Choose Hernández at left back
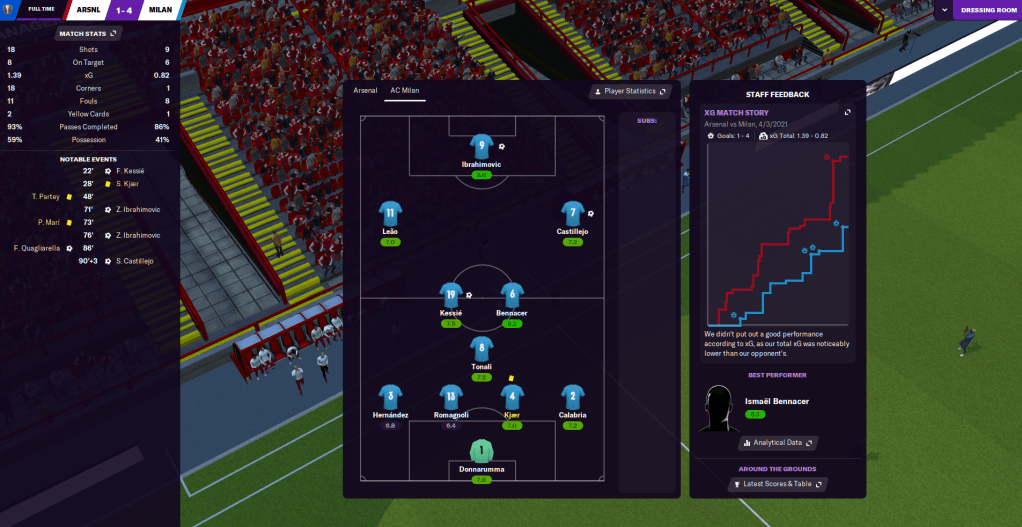The height and width of the screenshot is (527, 1022). 390,397
